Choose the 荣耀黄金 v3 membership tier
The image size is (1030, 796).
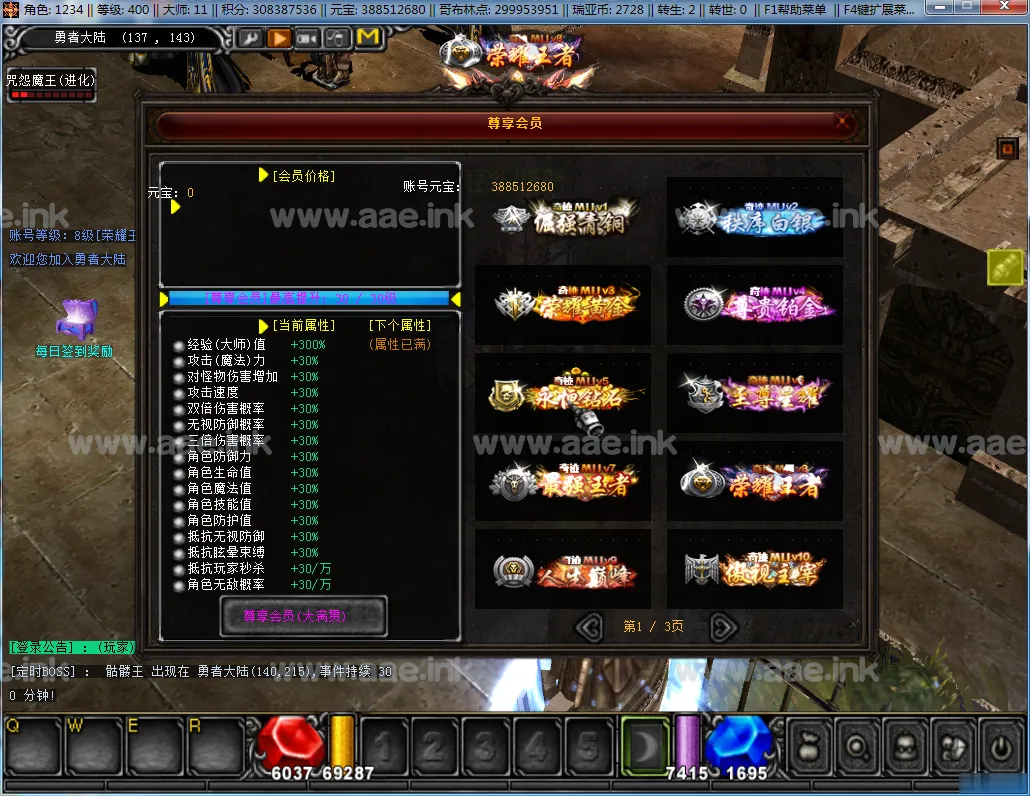(563, 305)
